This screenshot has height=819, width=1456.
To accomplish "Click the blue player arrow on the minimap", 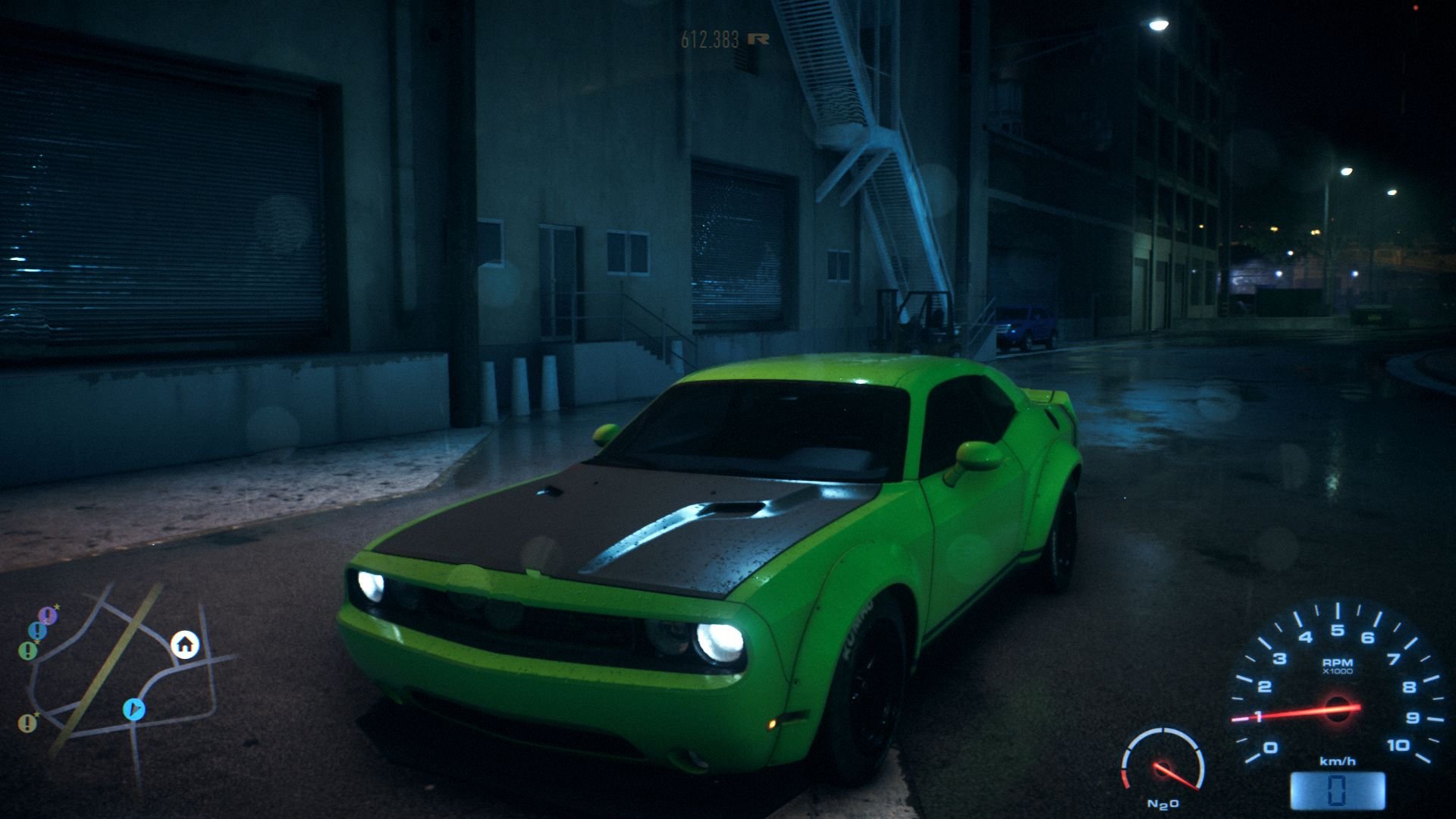I will [x=134, y=708].
